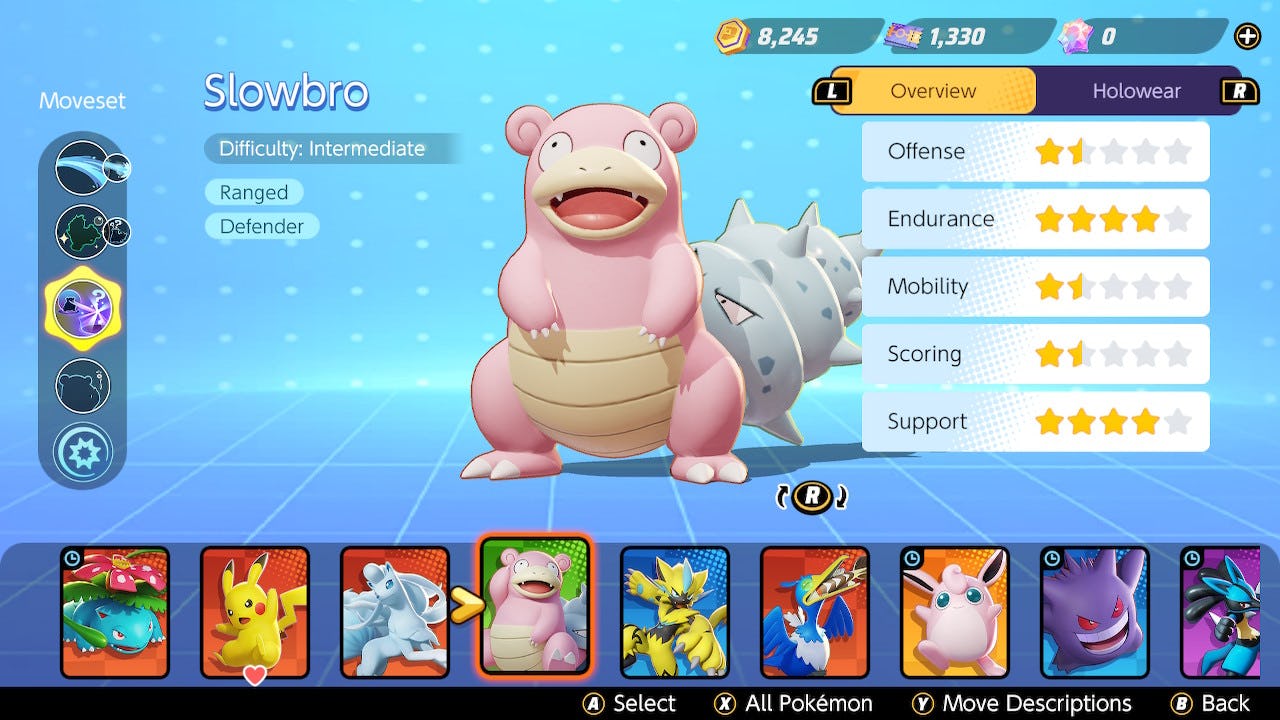This screenshot has width=1280, height=720.
Task: Select the Venusaur card
Action: (x=115, y=611)
